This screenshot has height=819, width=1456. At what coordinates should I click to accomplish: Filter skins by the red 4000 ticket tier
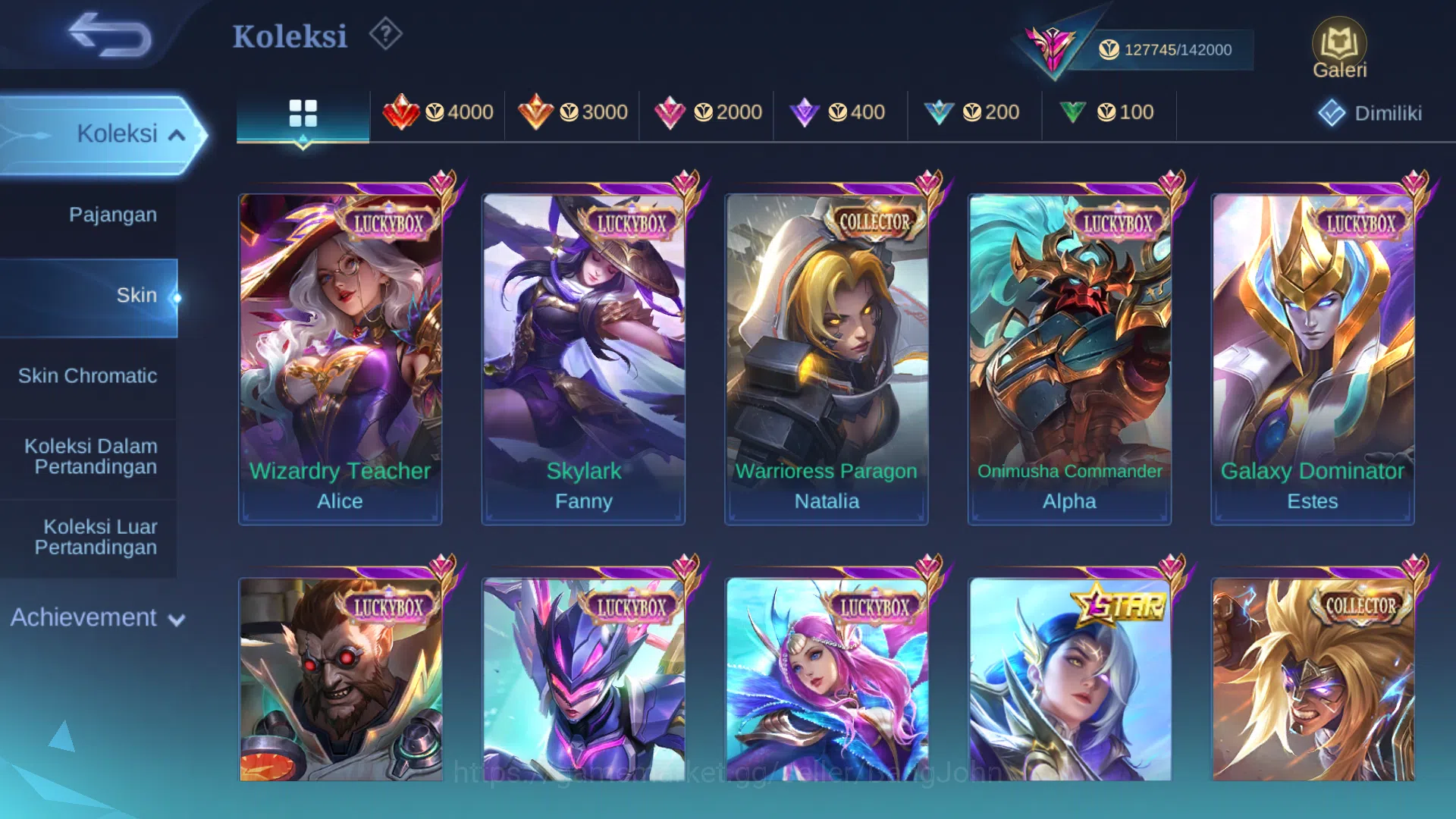pyautogui.click(x=438, y=112)
